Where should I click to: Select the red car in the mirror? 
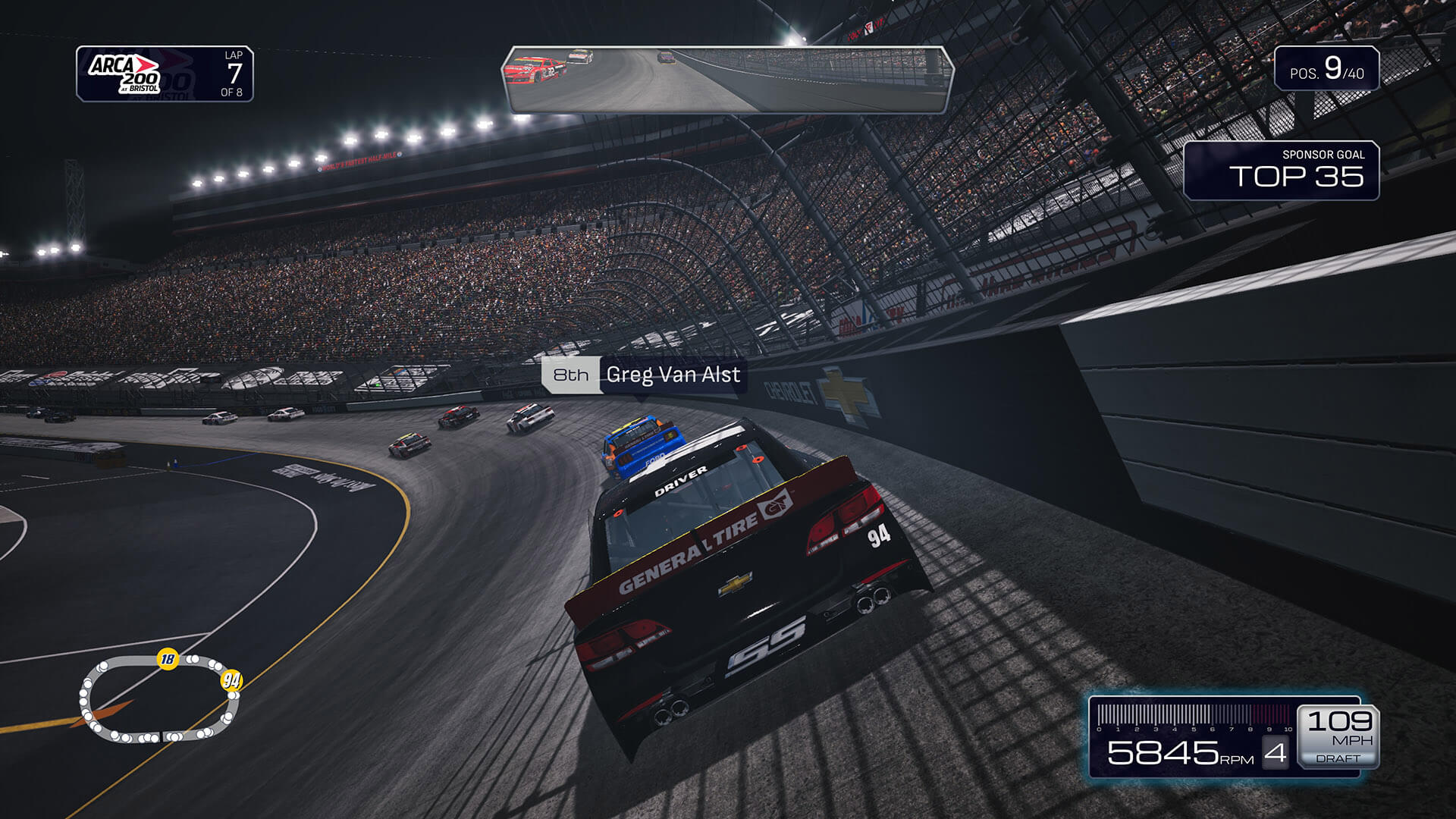[x=535, y=71]
